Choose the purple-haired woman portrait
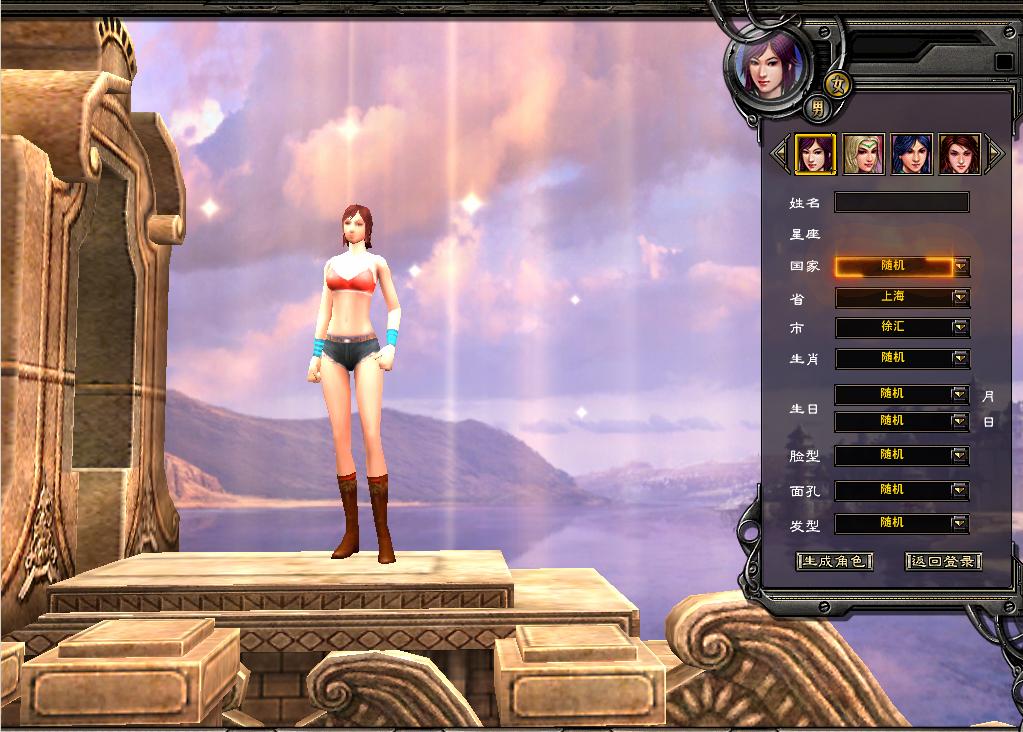 pos(815,154)
